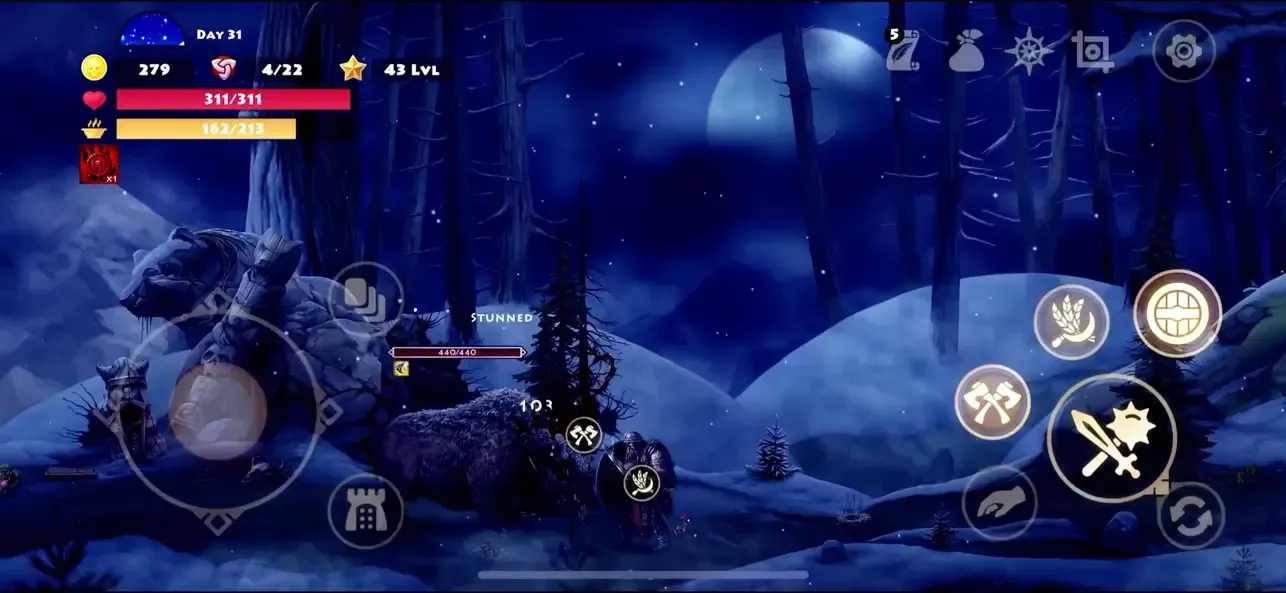Tap the hand pickup button
The width and height of the screenshot is (1286, 593).
pyautogui.click(x=998, y=504)
